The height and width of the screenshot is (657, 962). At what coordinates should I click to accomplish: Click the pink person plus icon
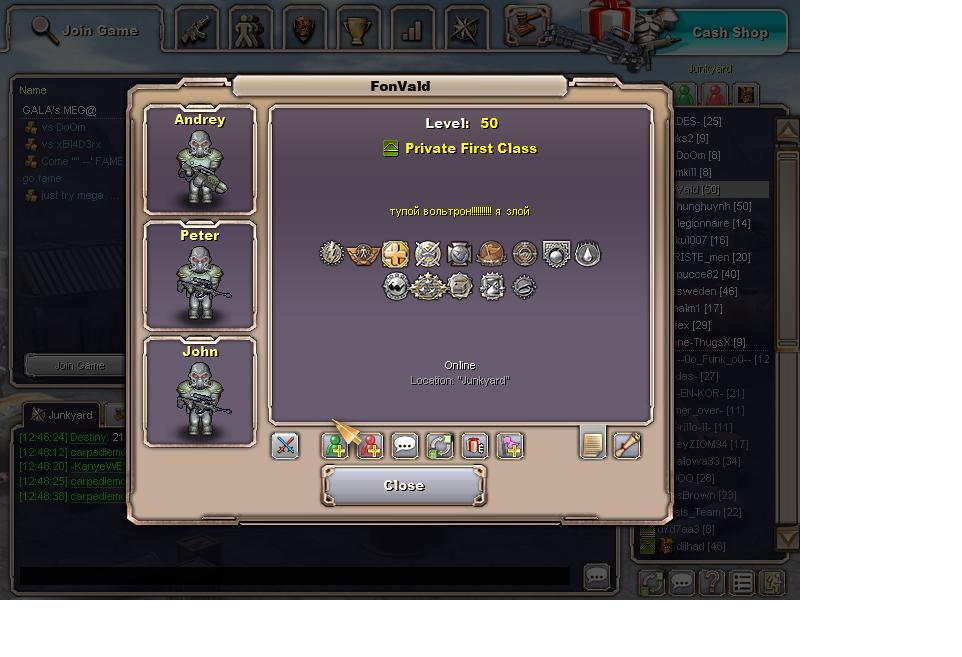tap(510, 445)
